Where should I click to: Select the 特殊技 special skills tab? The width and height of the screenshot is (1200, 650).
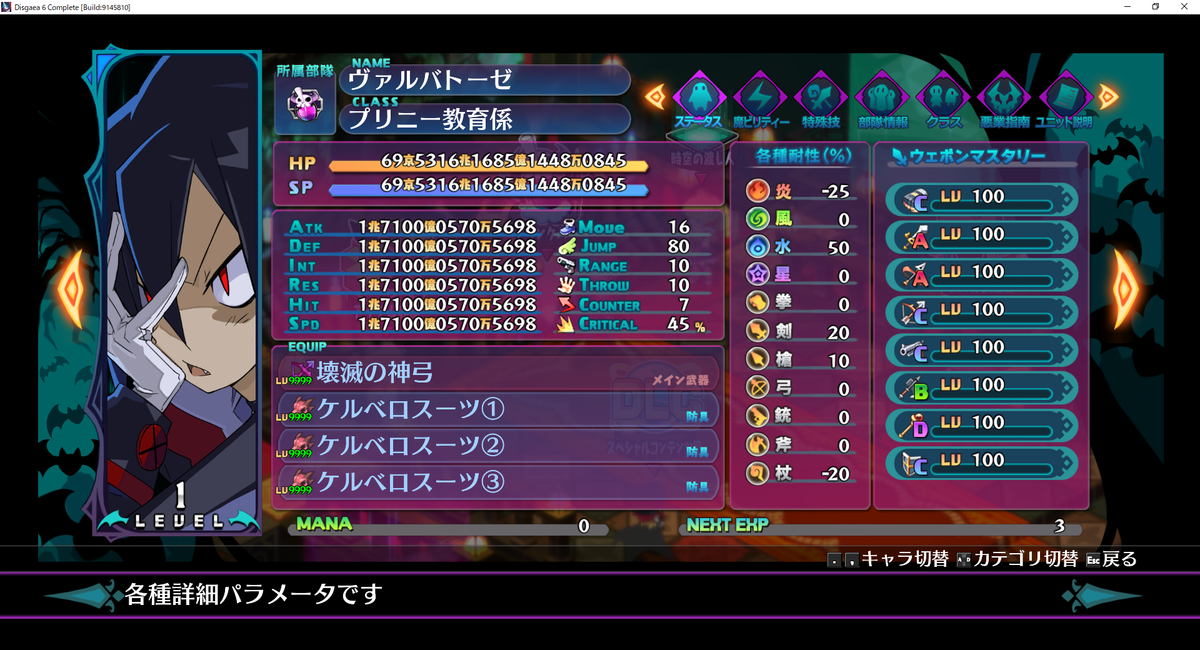[821, 98]
